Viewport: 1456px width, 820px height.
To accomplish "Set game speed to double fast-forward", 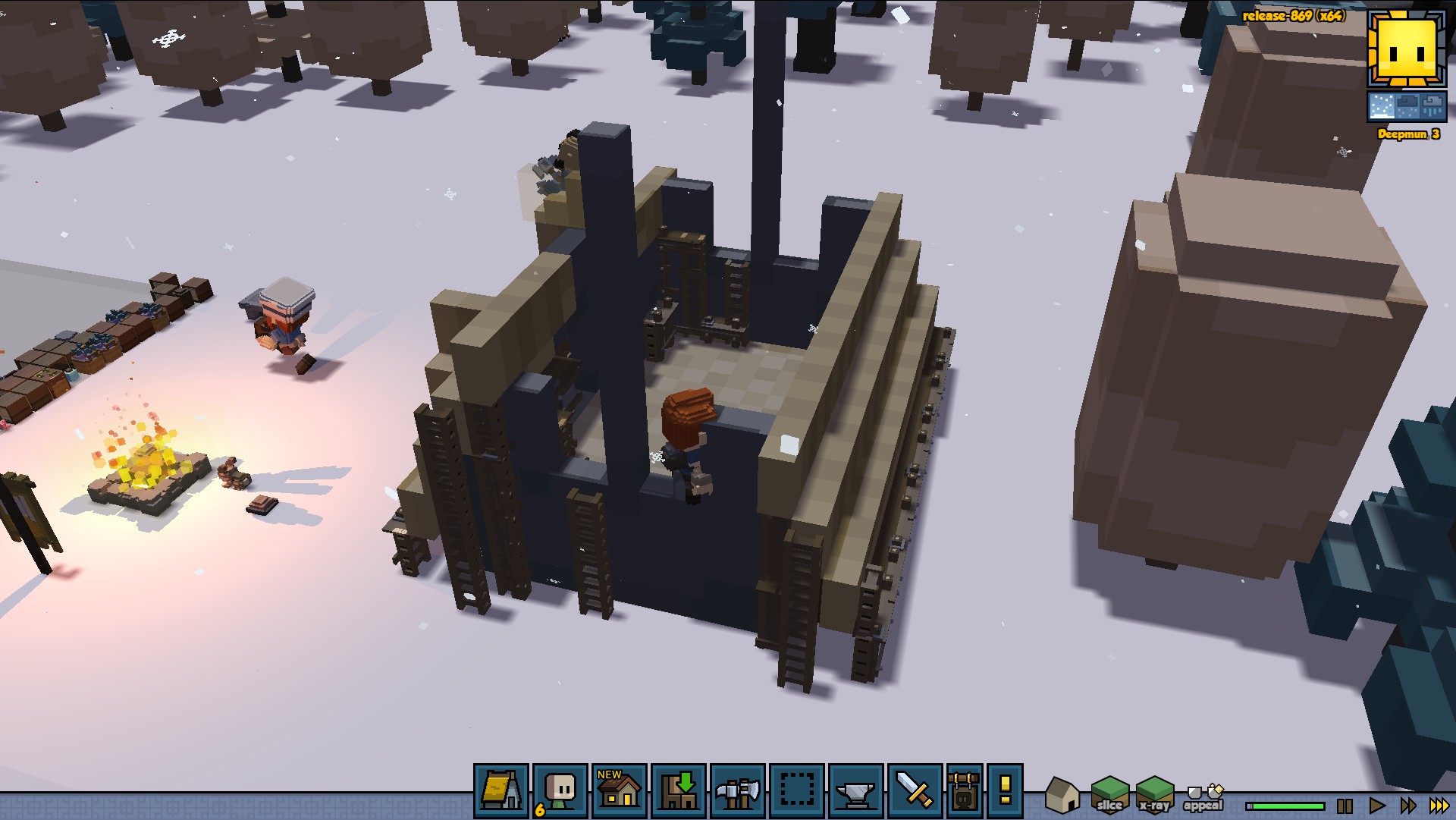I will (1407, 806).
